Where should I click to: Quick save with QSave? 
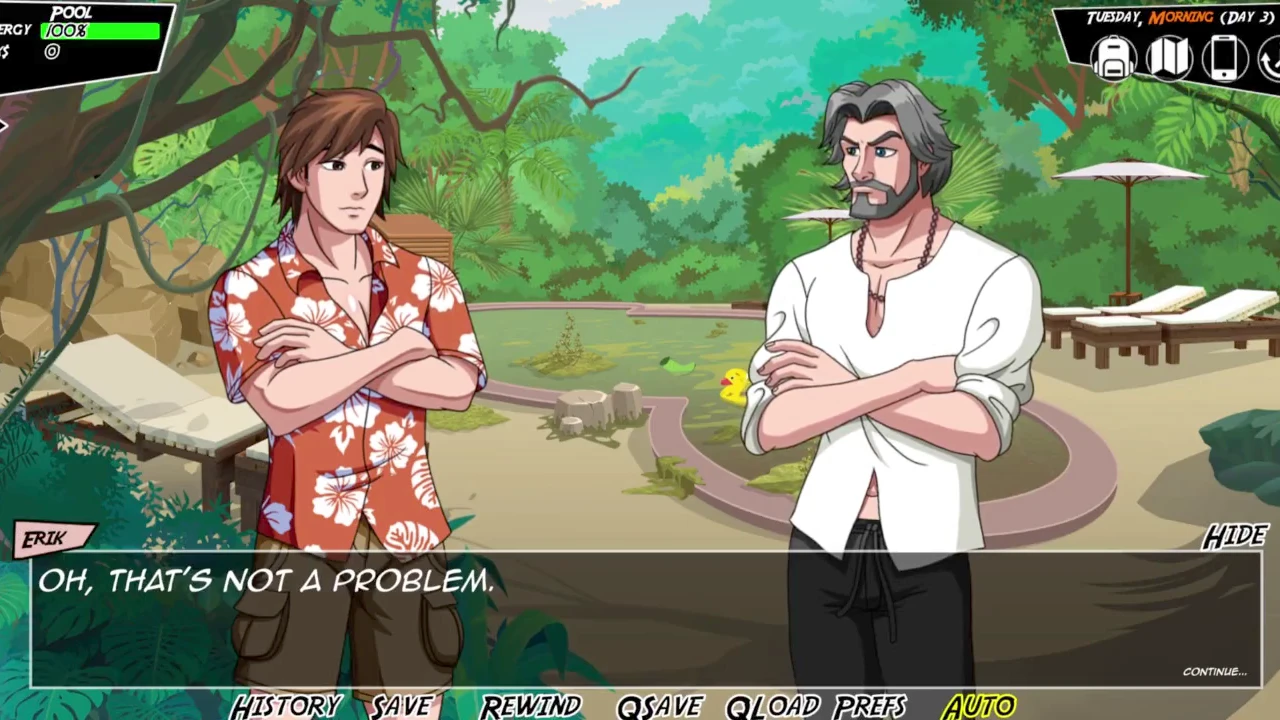click(660, 706)
